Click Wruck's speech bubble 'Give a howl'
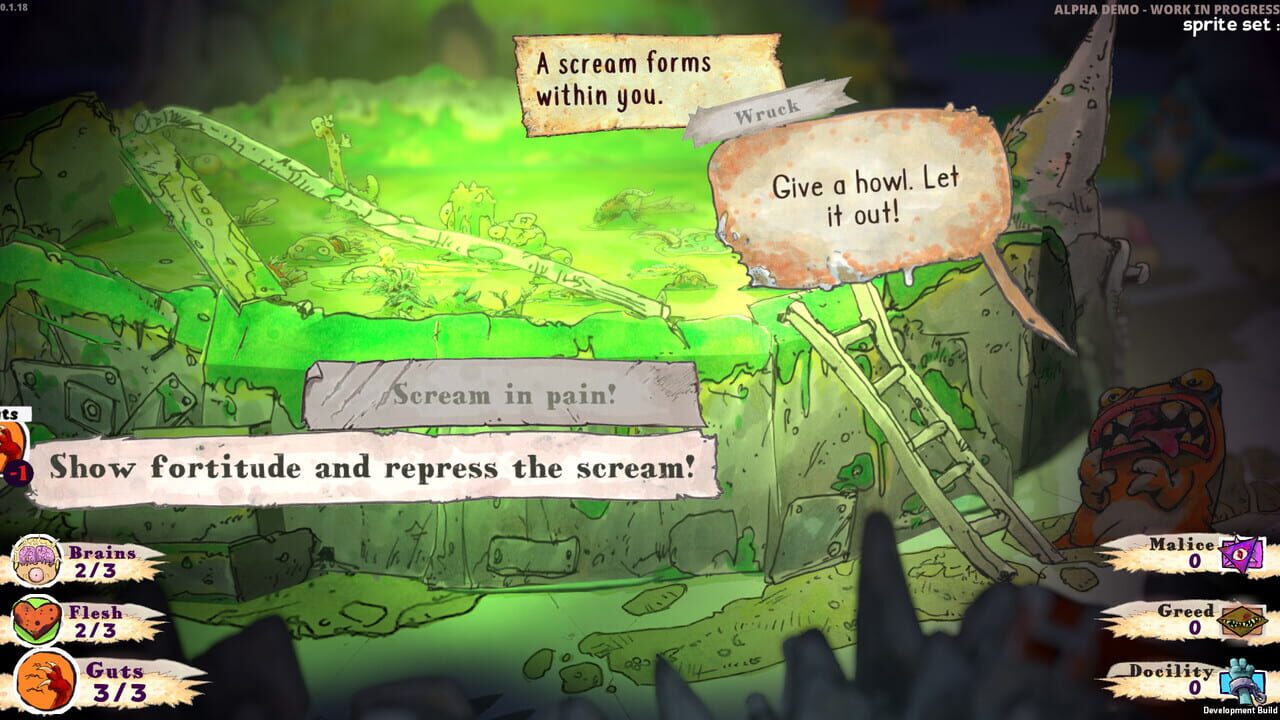This screenshot has height=720, width=1280. coord(865,190)
